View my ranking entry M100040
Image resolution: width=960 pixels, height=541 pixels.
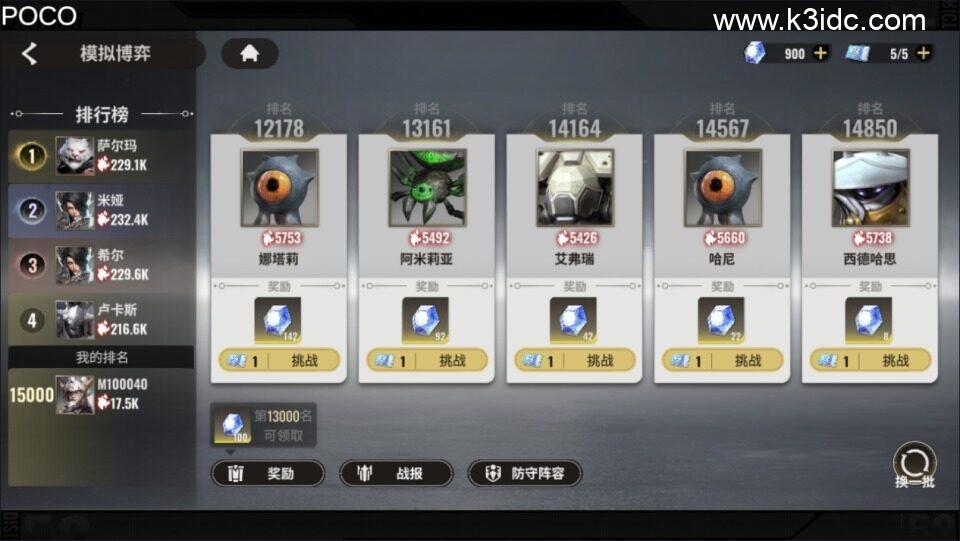[100, 395]
